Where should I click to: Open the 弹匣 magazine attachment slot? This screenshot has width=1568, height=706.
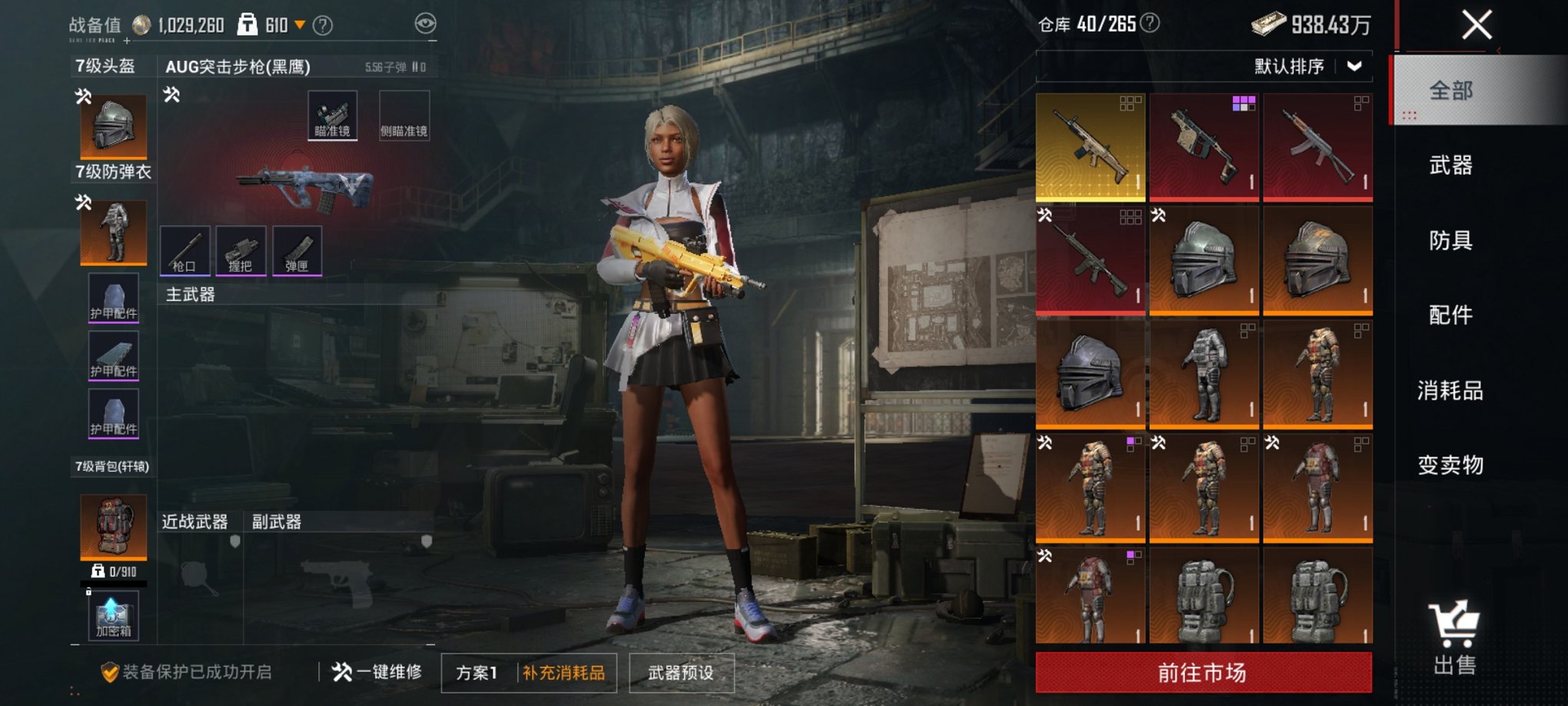pos(297,251)
